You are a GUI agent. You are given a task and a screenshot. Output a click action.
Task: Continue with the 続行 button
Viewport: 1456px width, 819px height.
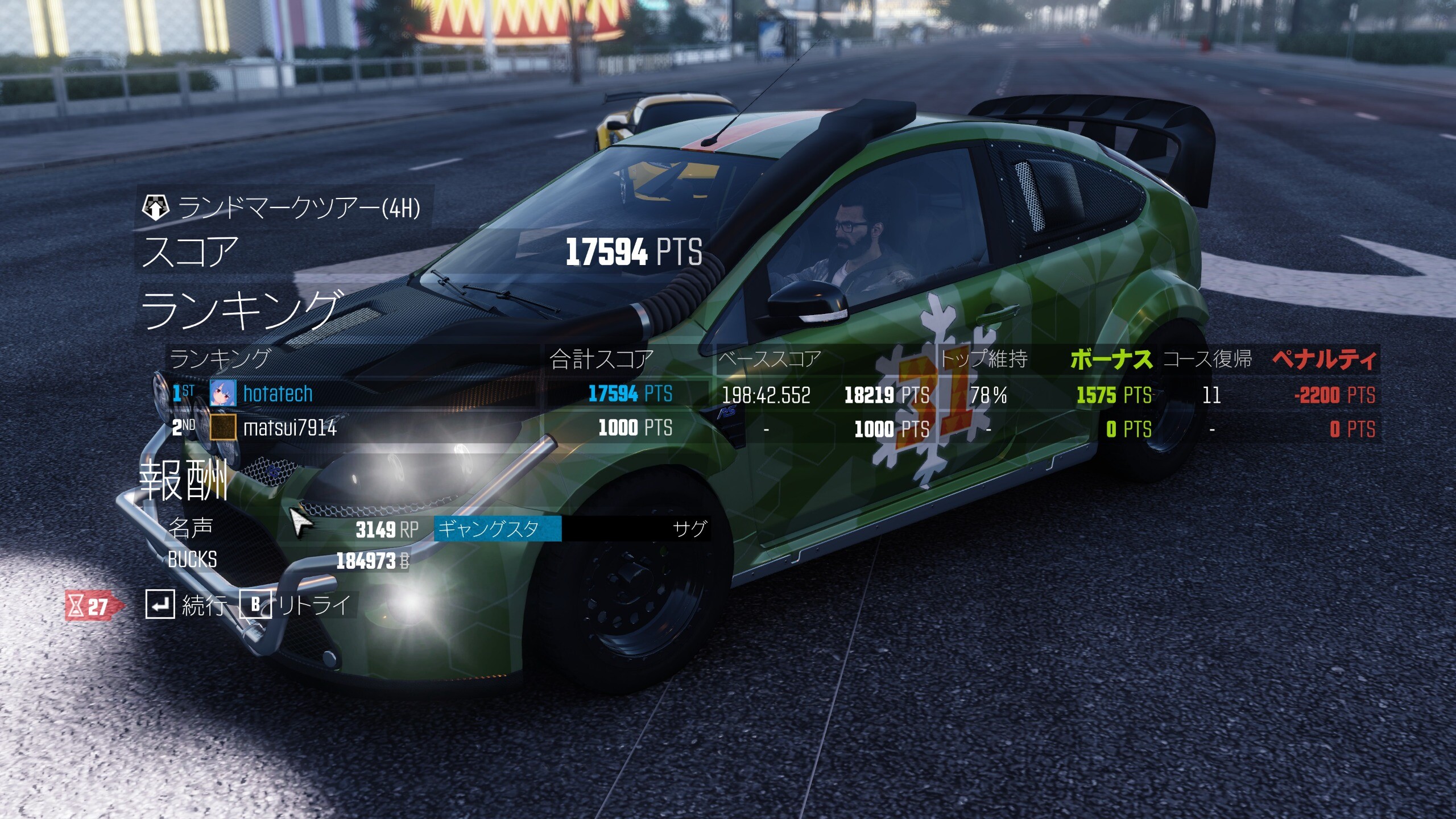coord(187,605)
